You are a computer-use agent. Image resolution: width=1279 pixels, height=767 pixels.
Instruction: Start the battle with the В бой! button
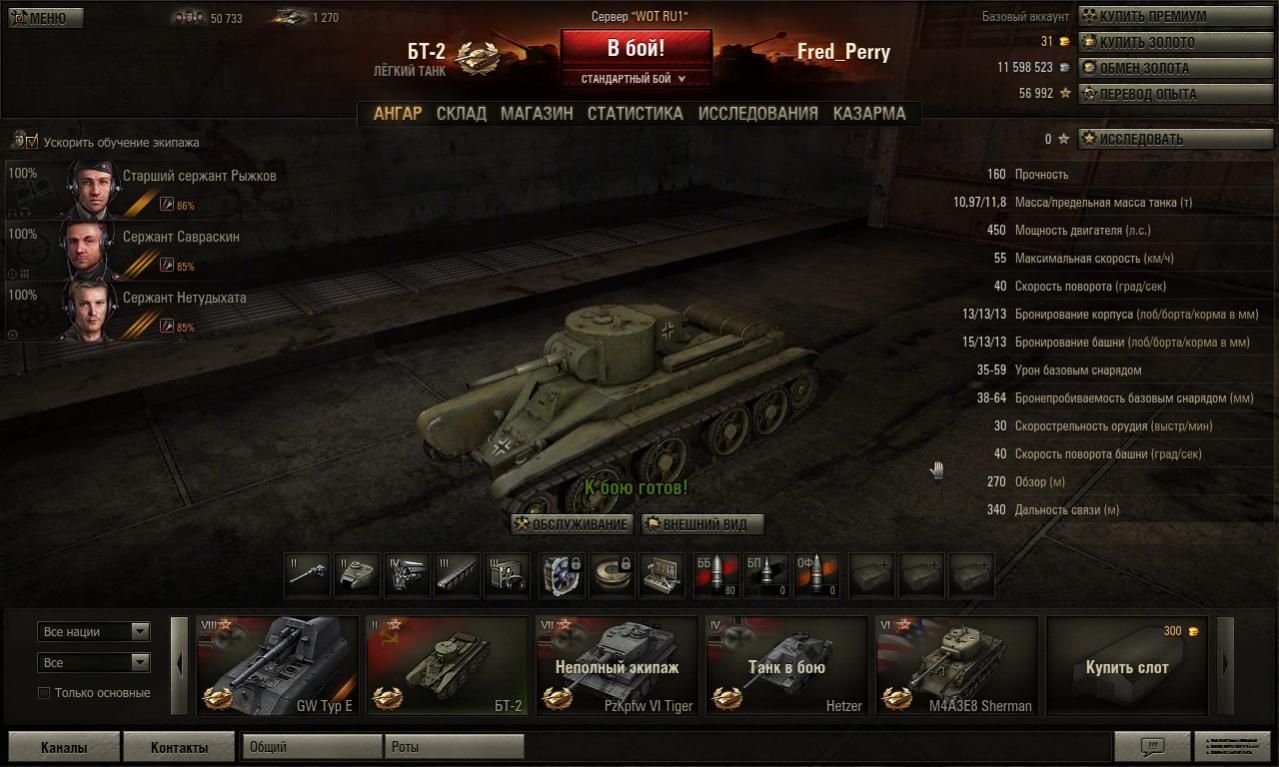point(636,47)
